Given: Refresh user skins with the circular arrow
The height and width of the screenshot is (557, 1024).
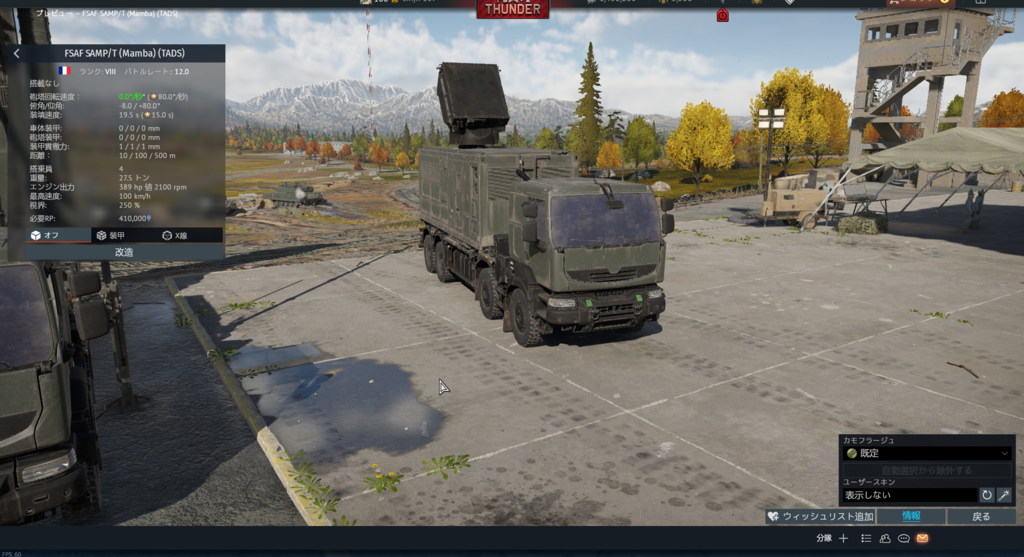Looking at the screenshot, I should tap(987, 495).
